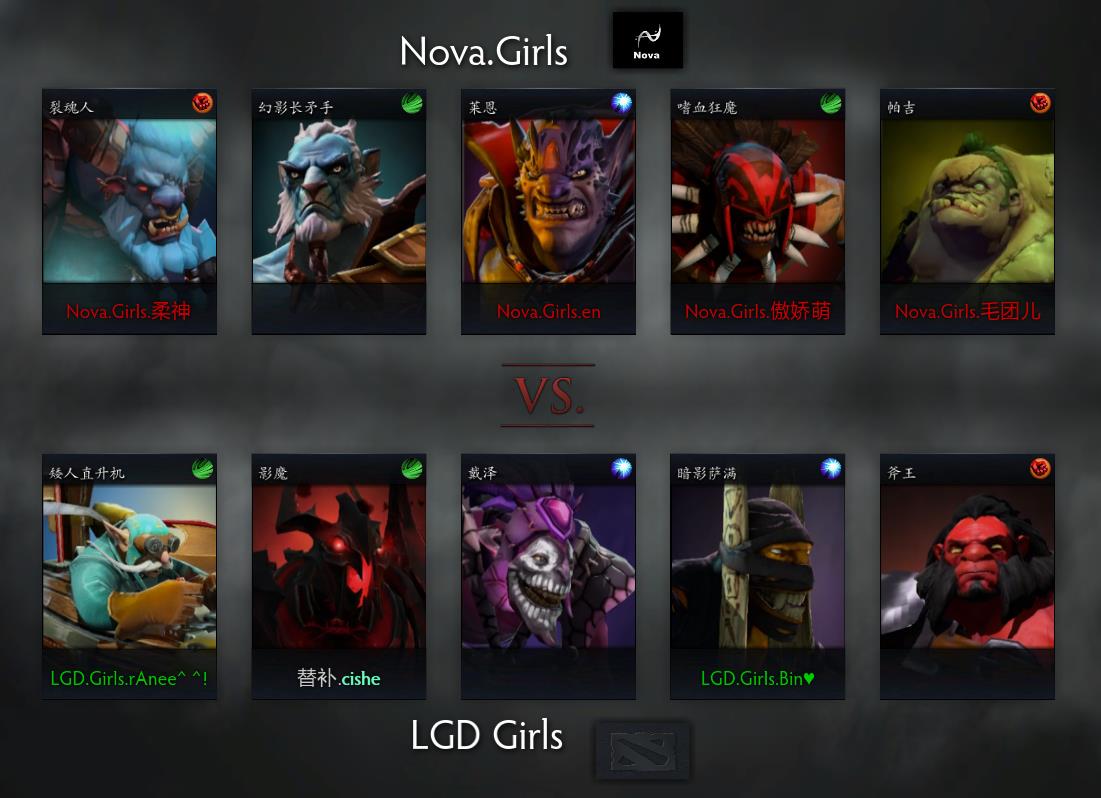Image resolution: width=1101 pixels, height=798 pixels.
Task: Choose the Shadow Fiend card of 替补.cishe
Action: click(x=338, y=576)
